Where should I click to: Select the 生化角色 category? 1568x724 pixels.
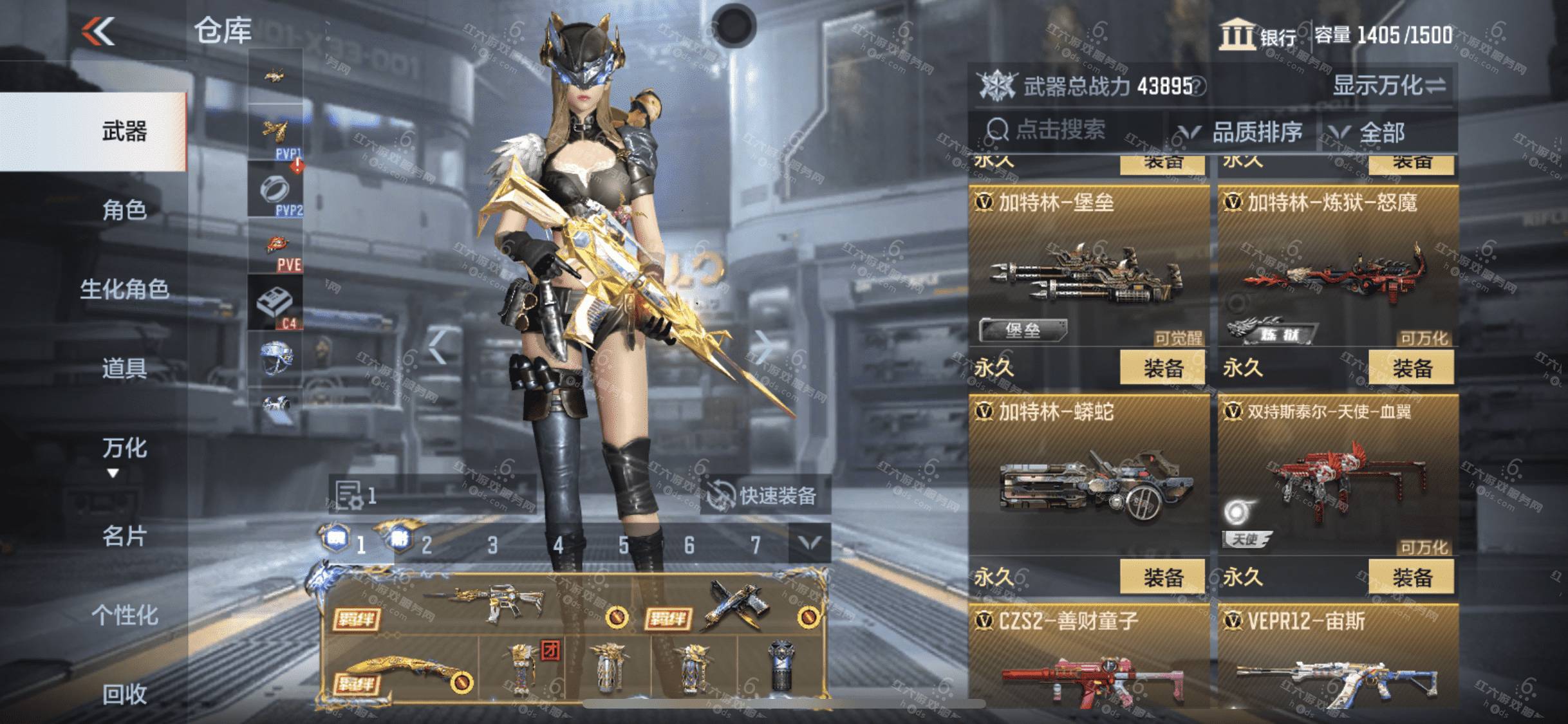pyautogui.click(x=124, y=289)
